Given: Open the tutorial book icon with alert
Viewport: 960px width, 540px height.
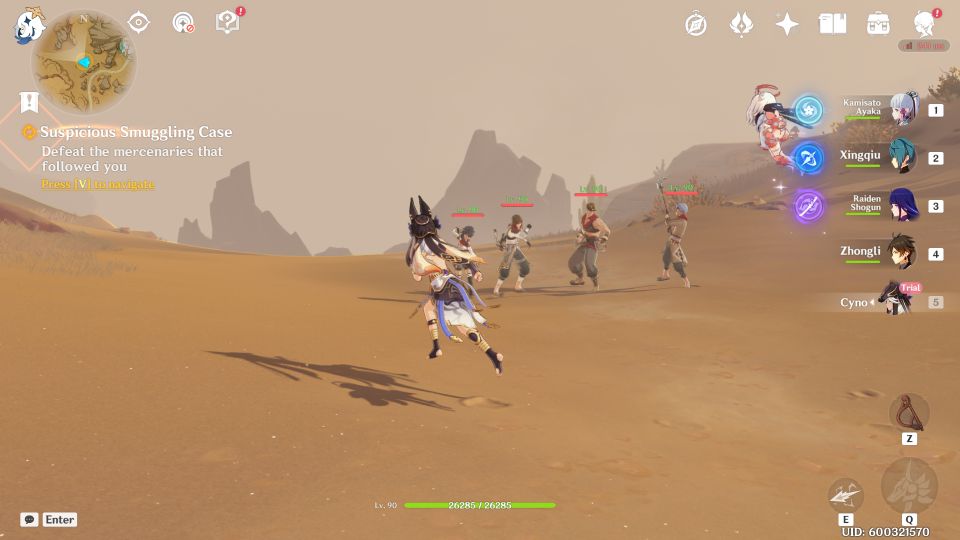Looking at the screenshot, I should click(x=228, y=22).
